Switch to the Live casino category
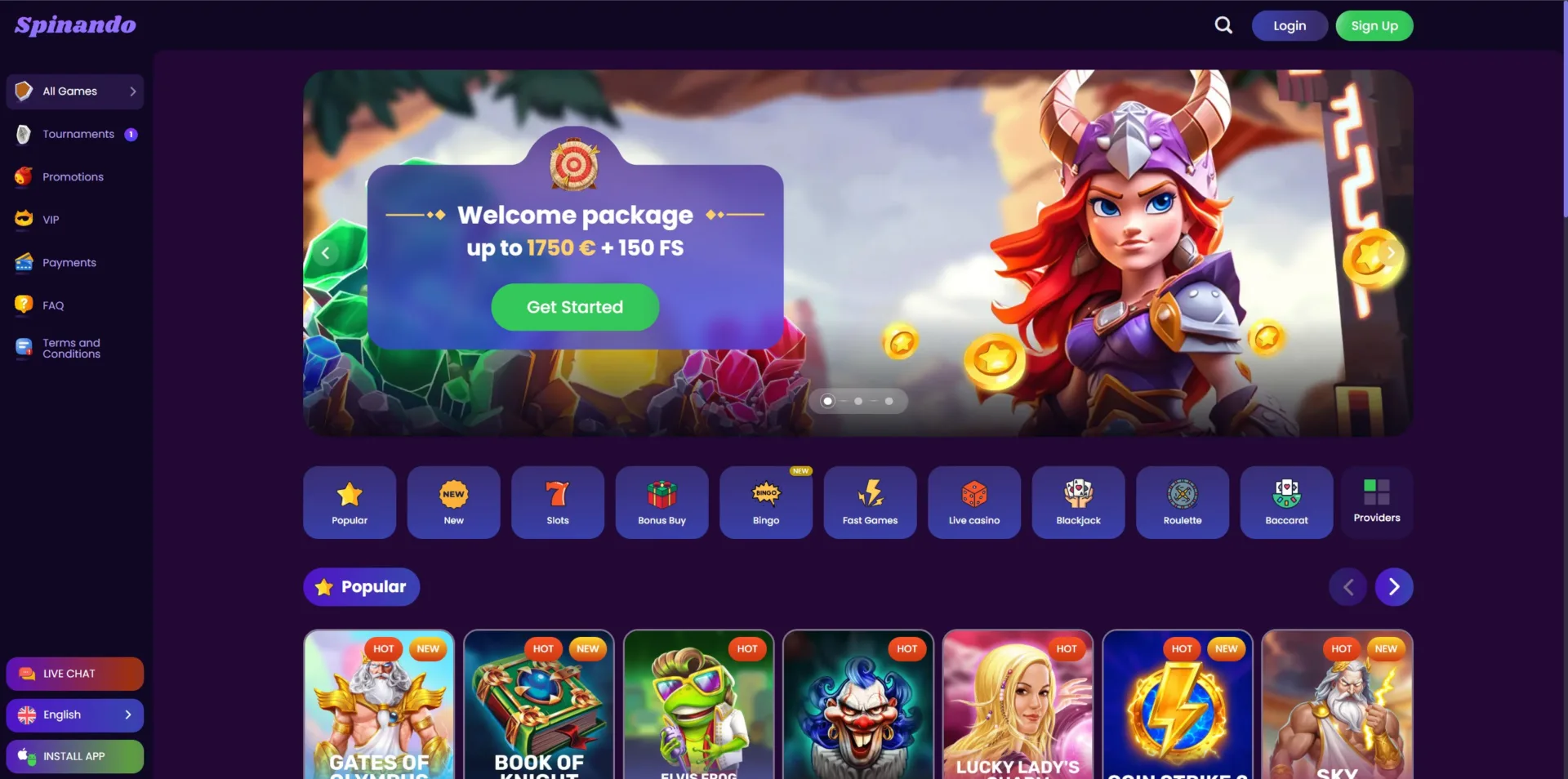The height and width of the screenshot is (779, 1568). (x=973, y=502)
